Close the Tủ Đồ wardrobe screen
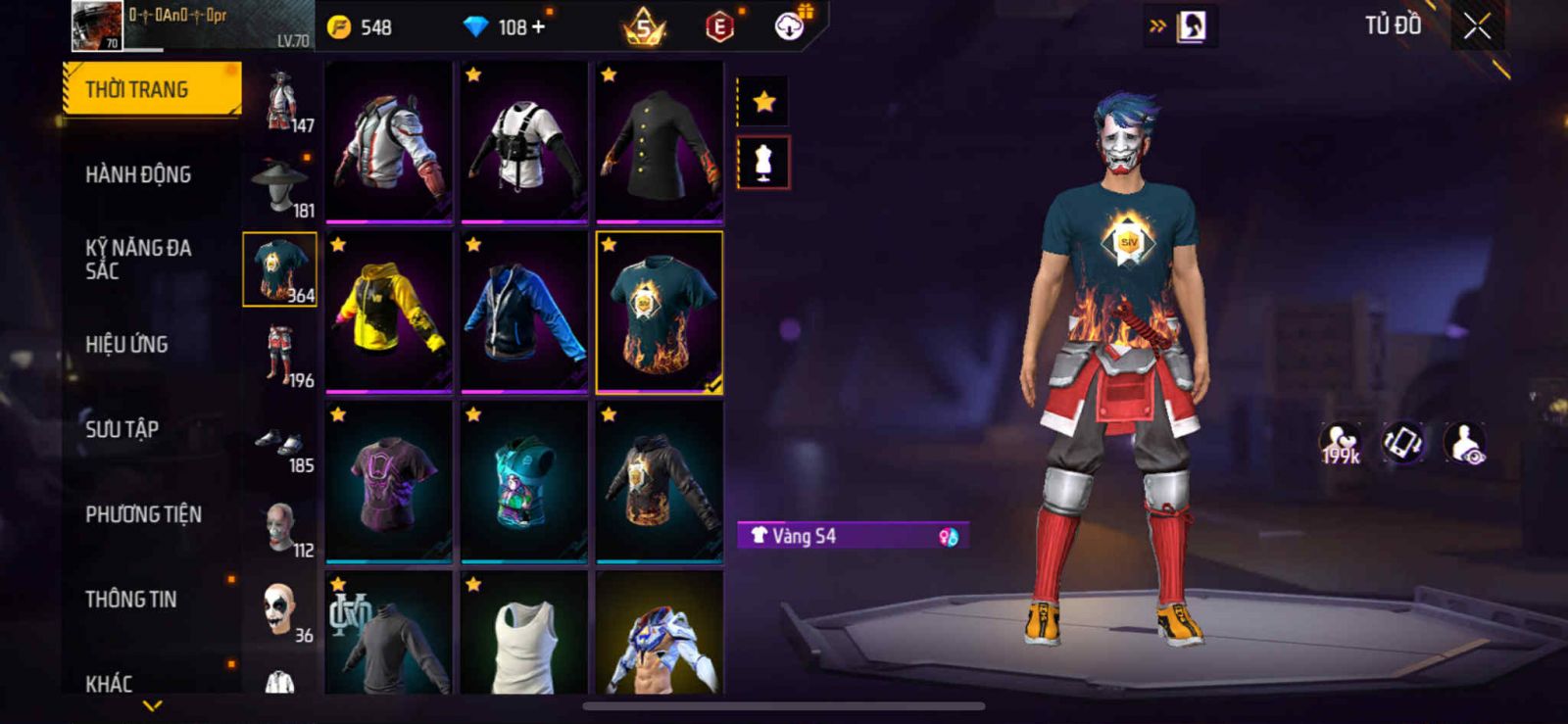 pos(1477,26)
